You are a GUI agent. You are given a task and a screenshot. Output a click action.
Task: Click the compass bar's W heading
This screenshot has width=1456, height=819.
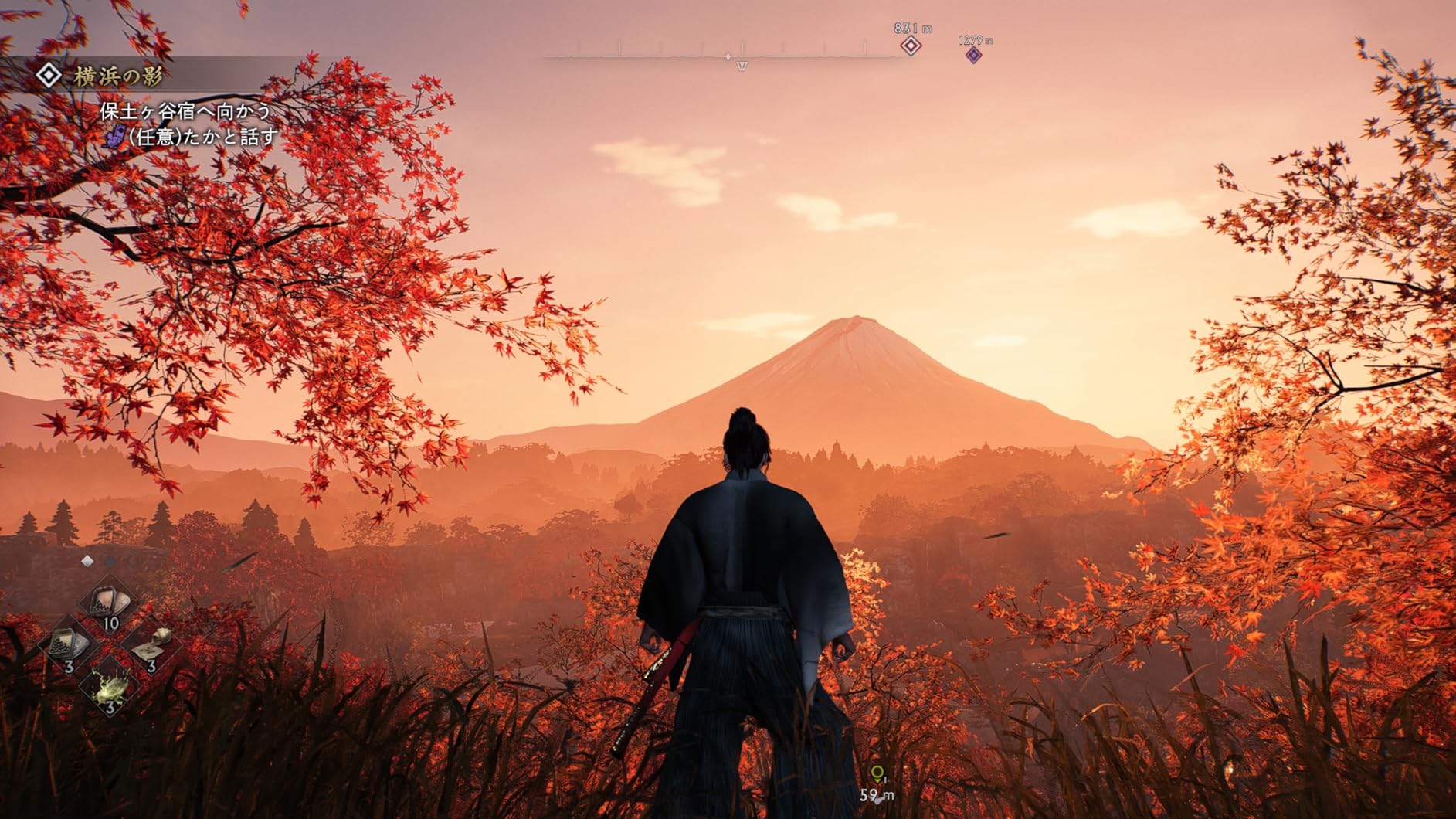[x=742, y=66]
